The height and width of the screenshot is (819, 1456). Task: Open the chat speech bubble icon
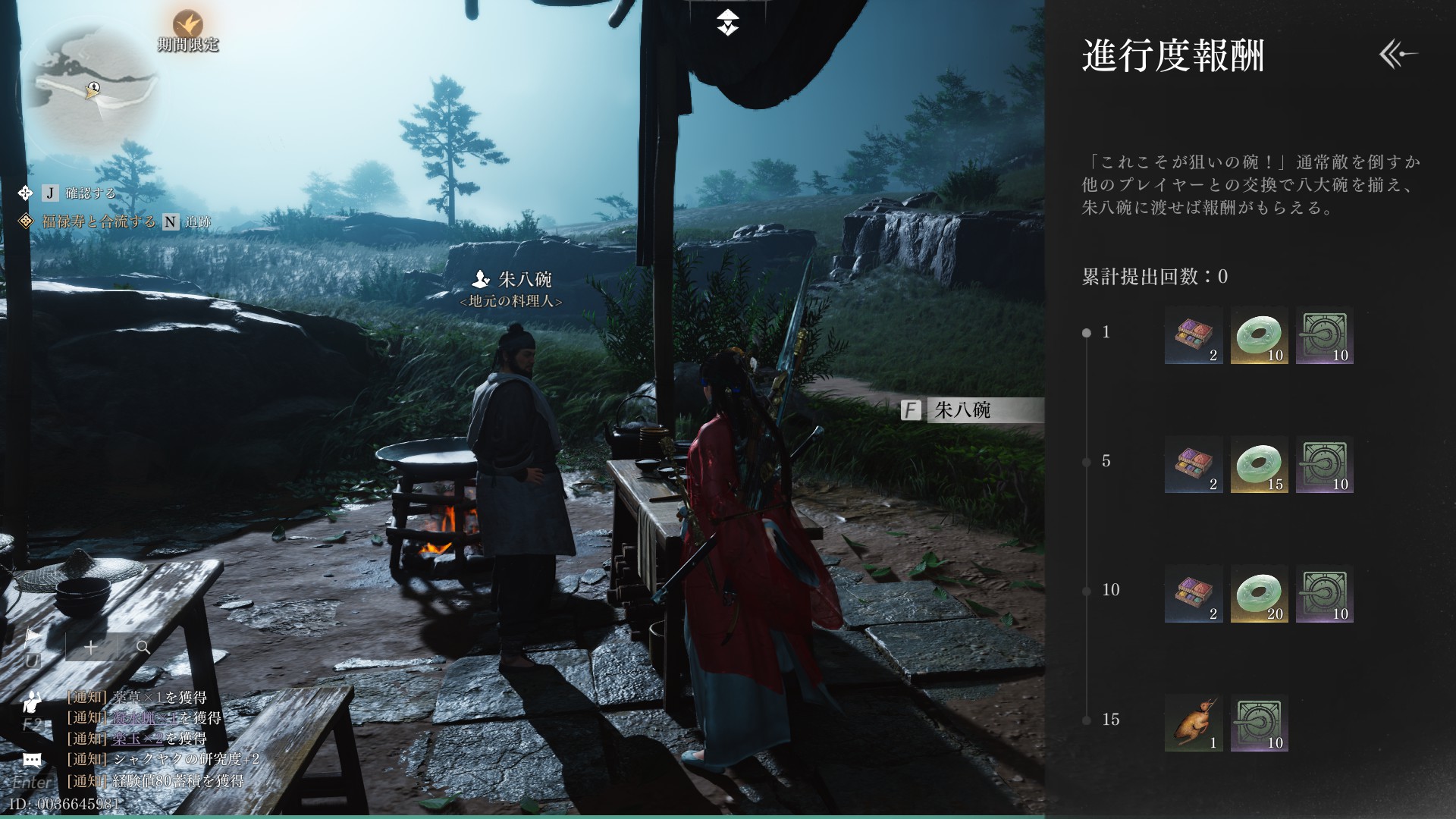point(32,759)
